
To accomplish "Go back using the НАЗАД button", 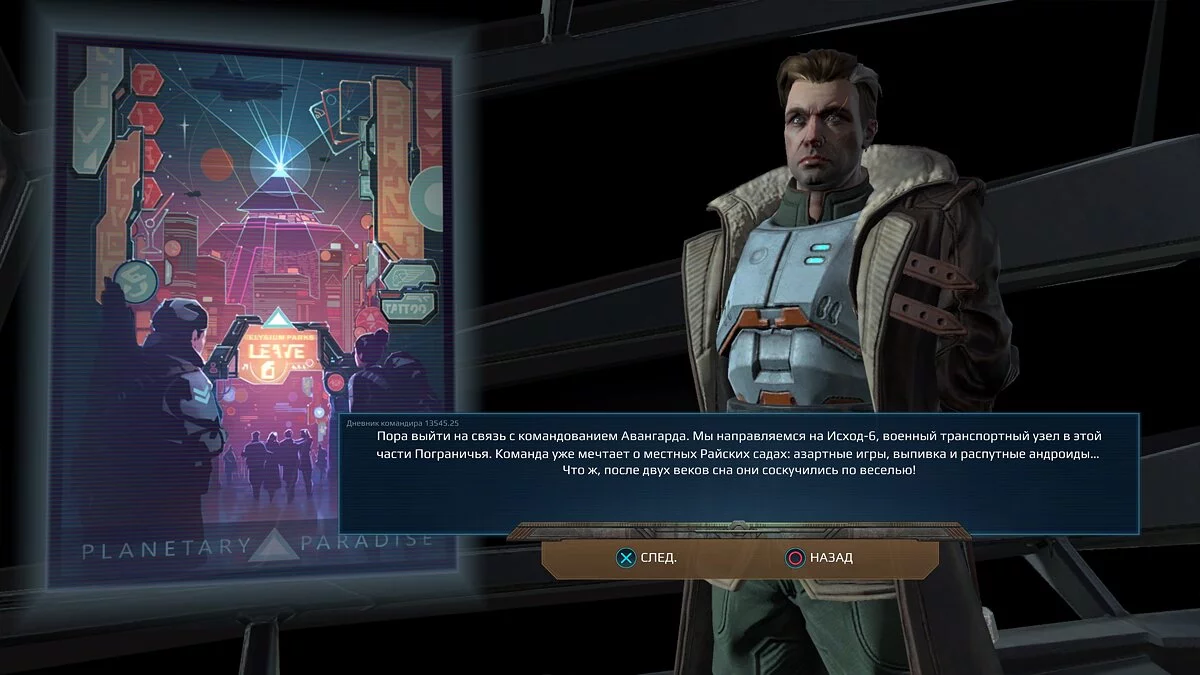I will pyautogui.click(x=818, y=558).
